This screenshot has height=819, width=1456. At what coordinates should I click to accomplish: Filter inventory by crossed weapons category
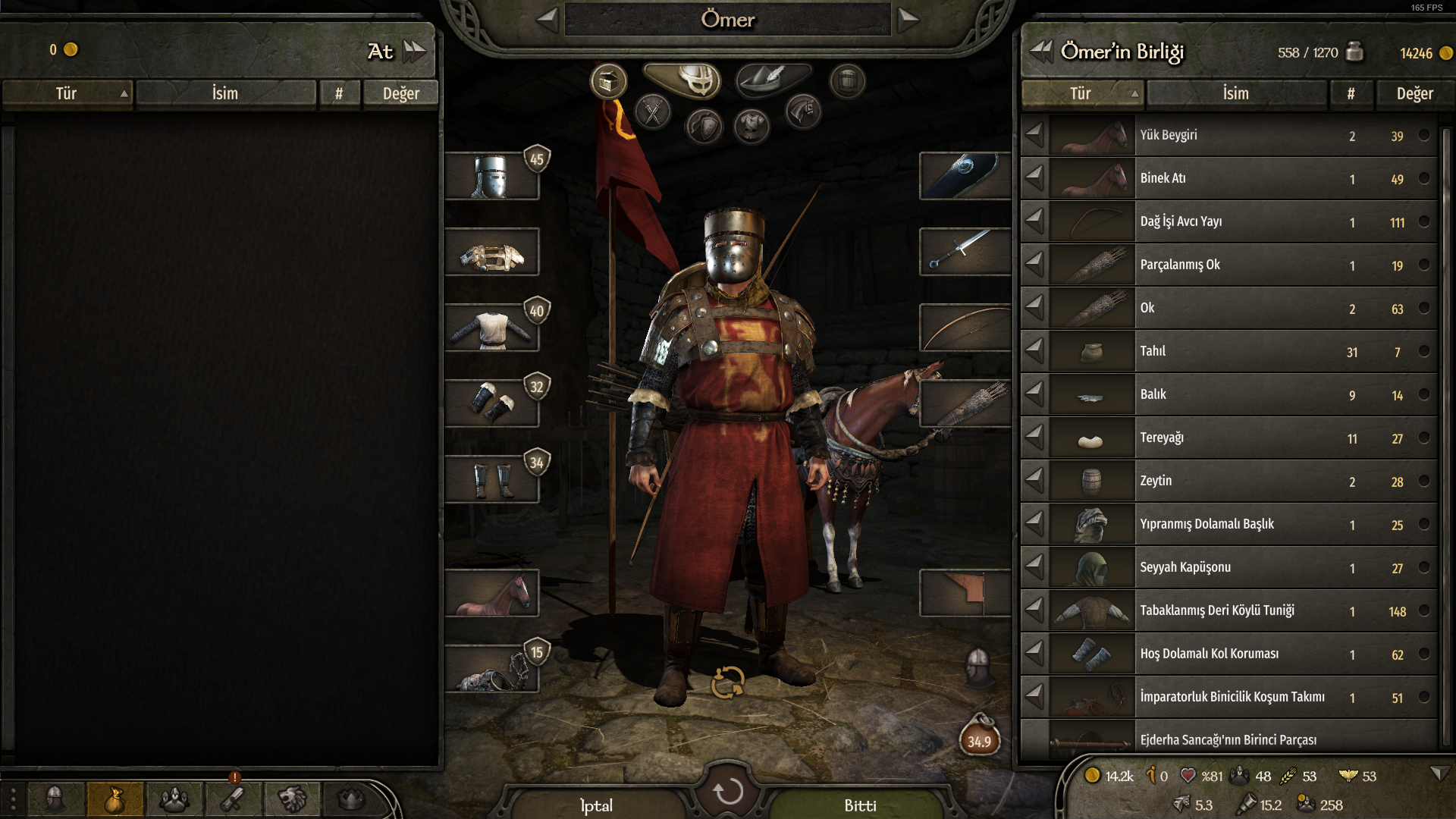(x=652, y=113)
